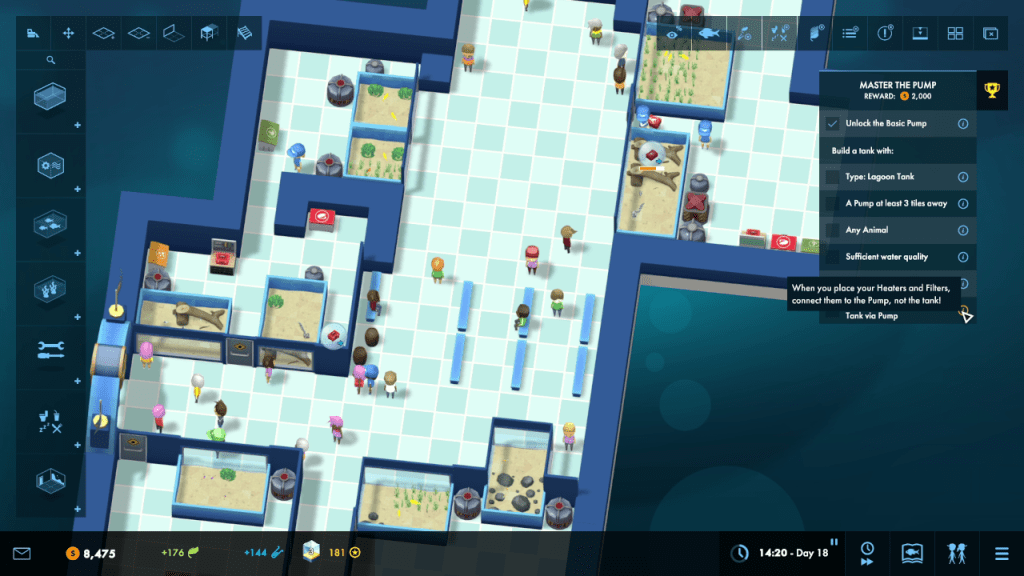The width and height of the screenshot is (1024, 576).
Task: Toggle the eye visibility overlay
Action: [675, 34]
